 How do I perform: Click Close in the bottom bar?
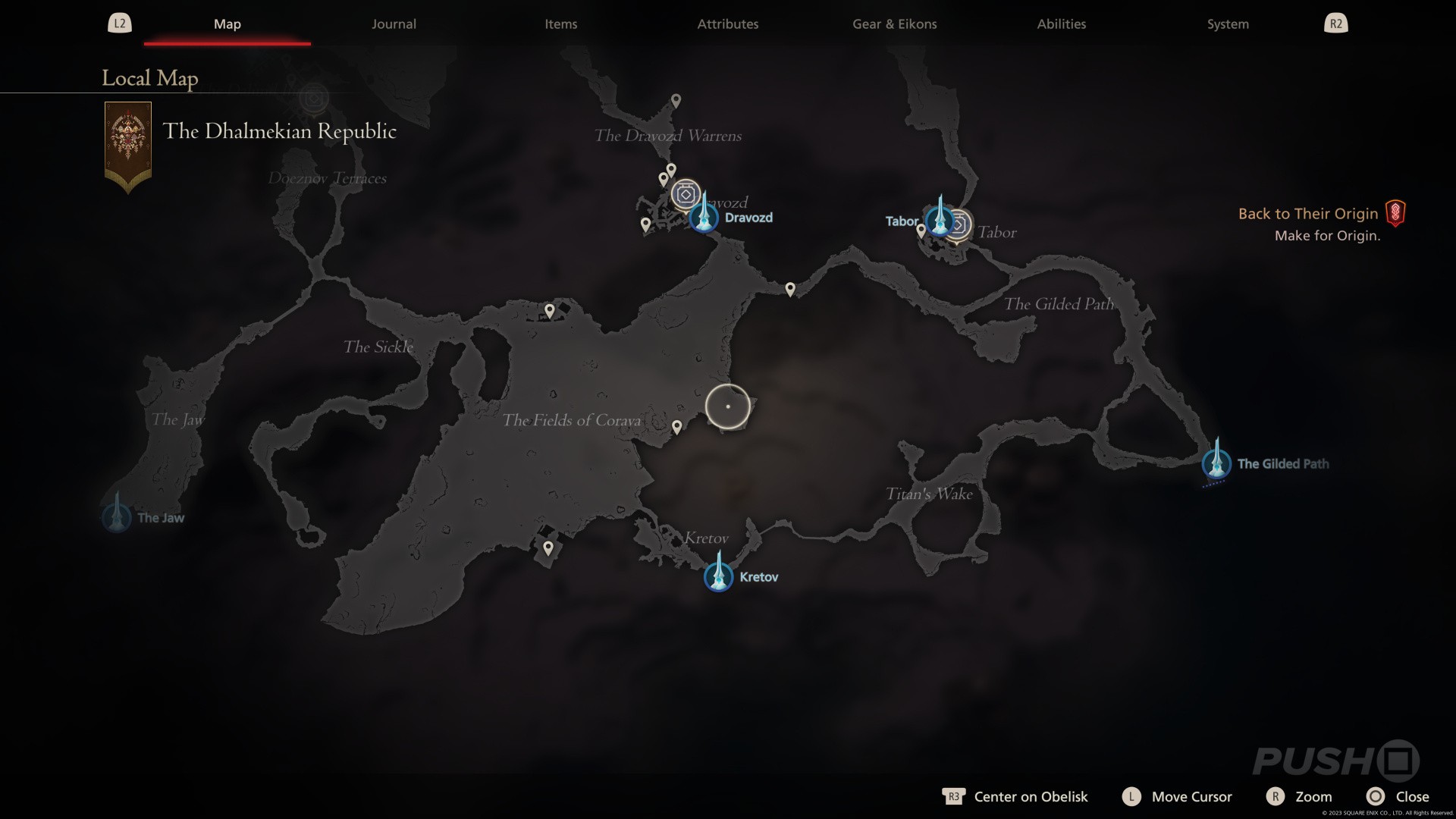pos(1412,796)
